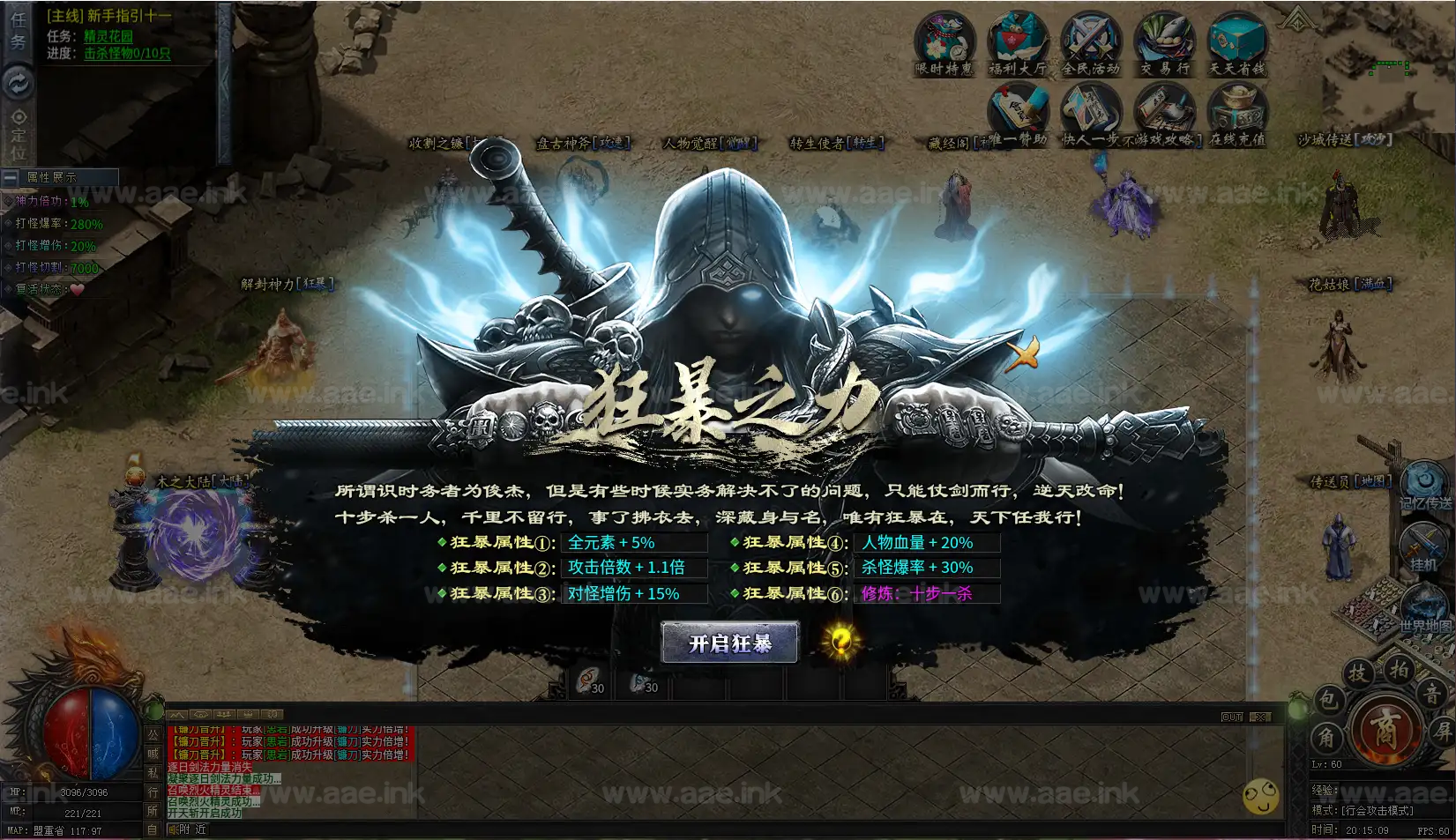The height and width of the screenshot is (840, 1456).
Task: Open the yellow question mark help icon
Action: [840, 641]
